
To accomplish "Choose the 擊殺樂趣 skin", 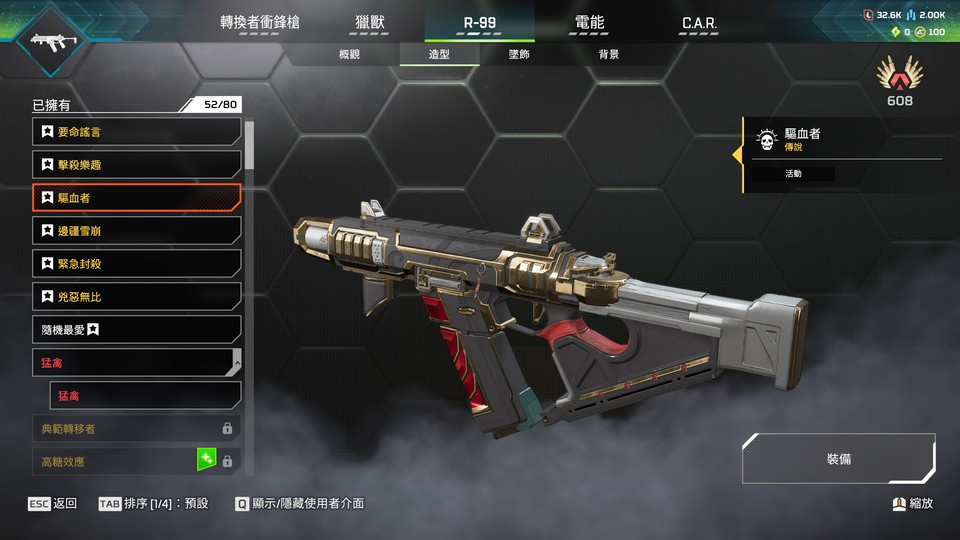I will pos(136,164).
